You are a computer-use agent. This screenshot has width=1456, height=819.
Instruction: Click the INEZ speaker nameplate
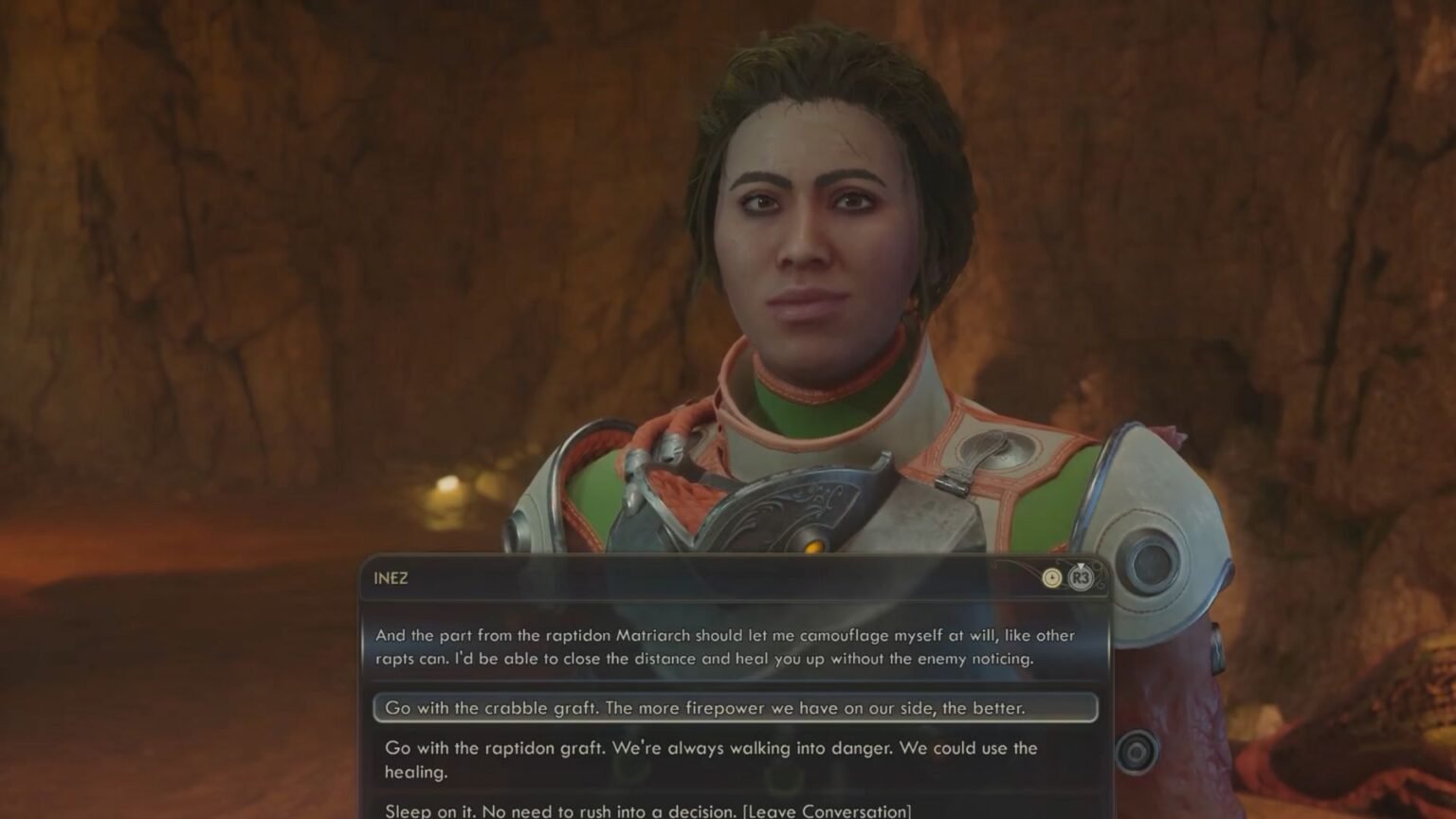391,579
